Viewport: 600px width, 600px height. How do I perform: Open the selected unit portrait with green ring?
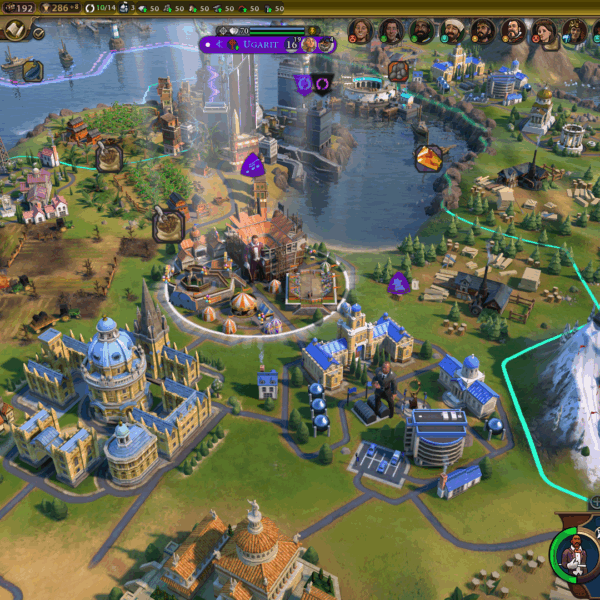[x=572, y=553]
